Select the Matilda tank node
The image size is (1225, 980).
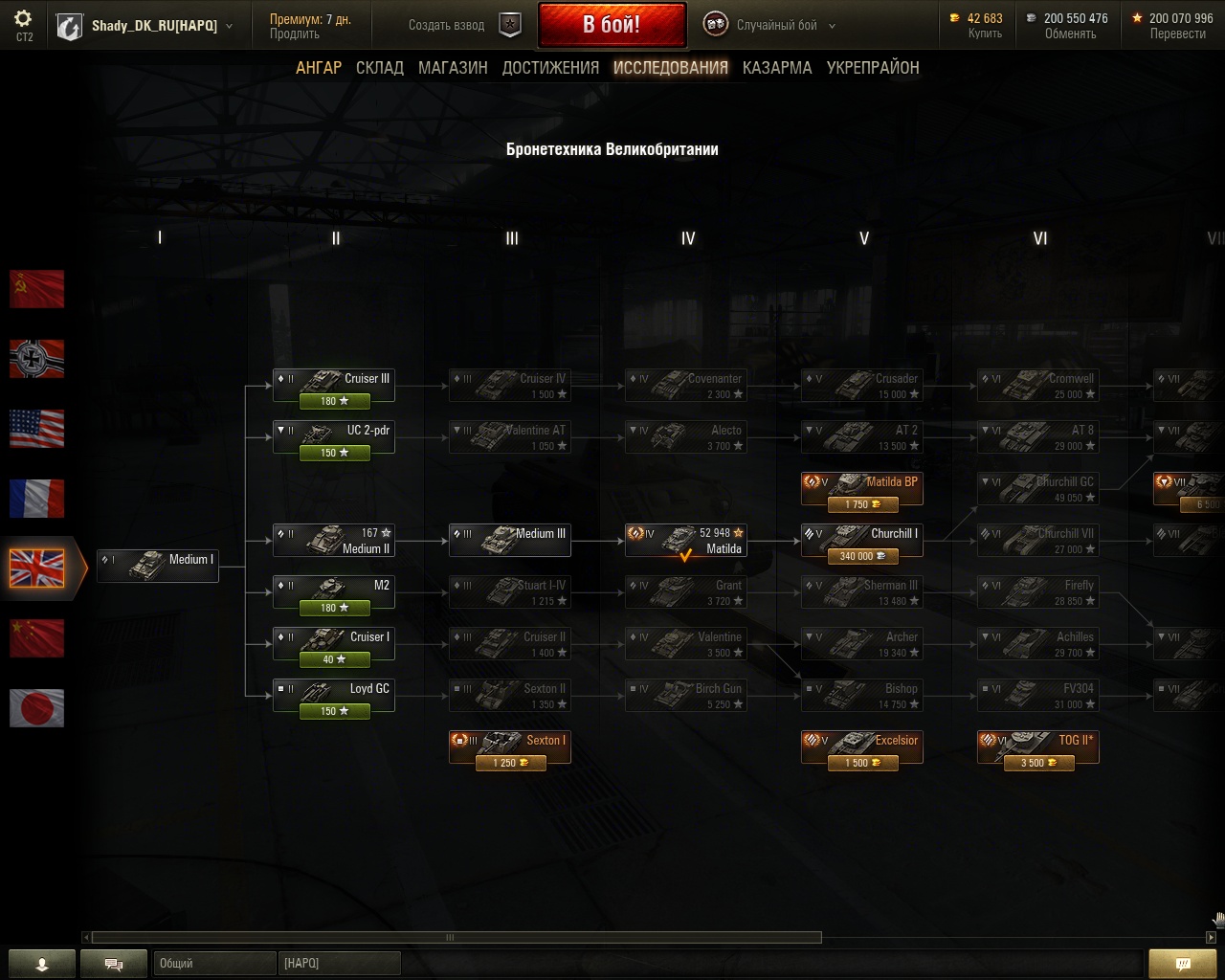point(685,541)
